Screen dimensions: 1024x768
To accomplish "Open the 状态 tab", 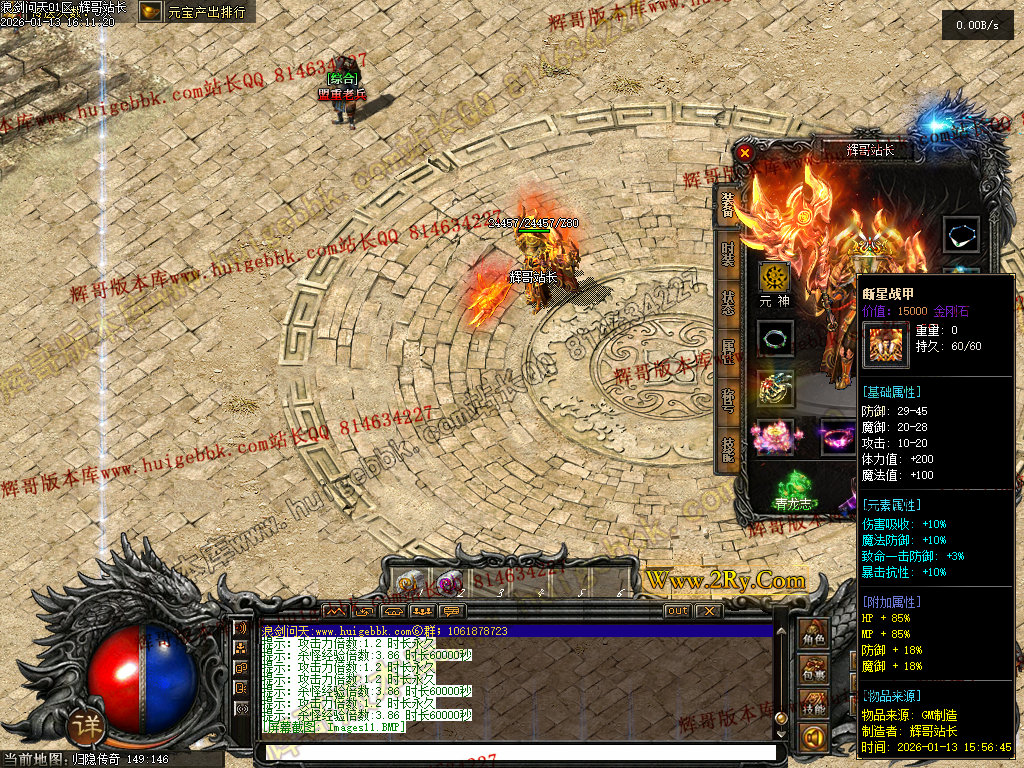I will 729,302.
